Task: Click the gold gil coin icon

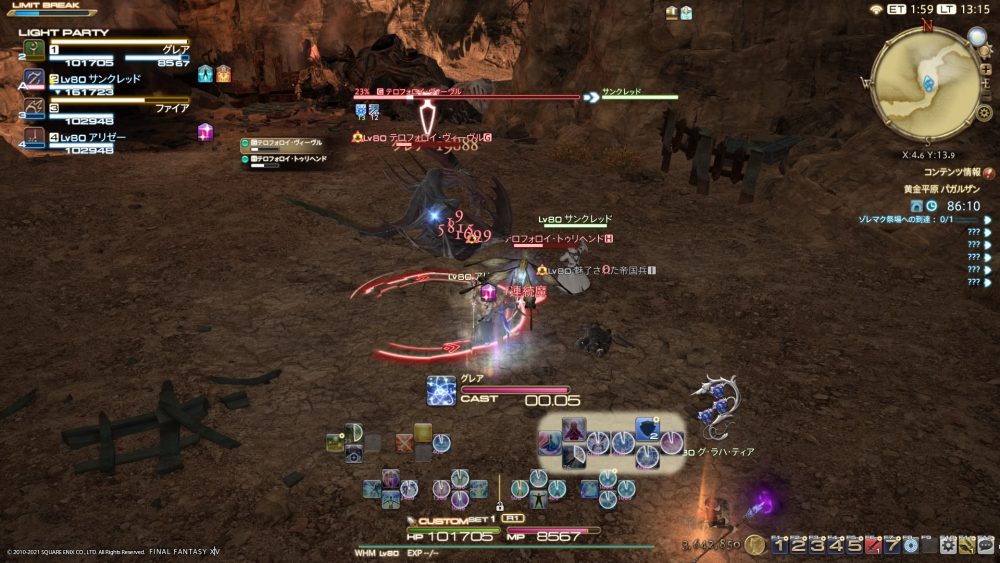Action: [x=754, y=545]
